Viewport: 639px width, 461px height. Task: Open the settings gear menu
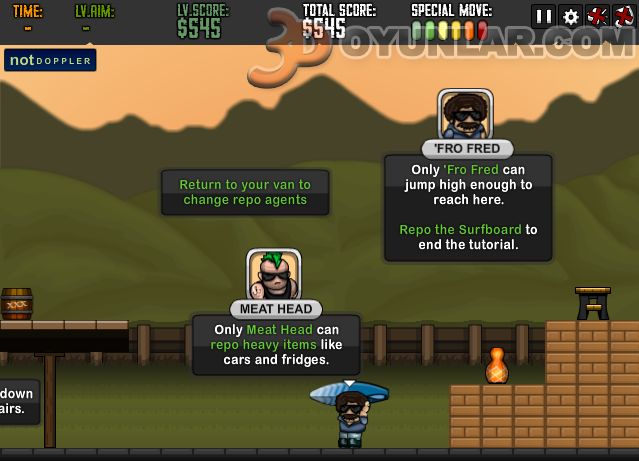coord(571,16)
